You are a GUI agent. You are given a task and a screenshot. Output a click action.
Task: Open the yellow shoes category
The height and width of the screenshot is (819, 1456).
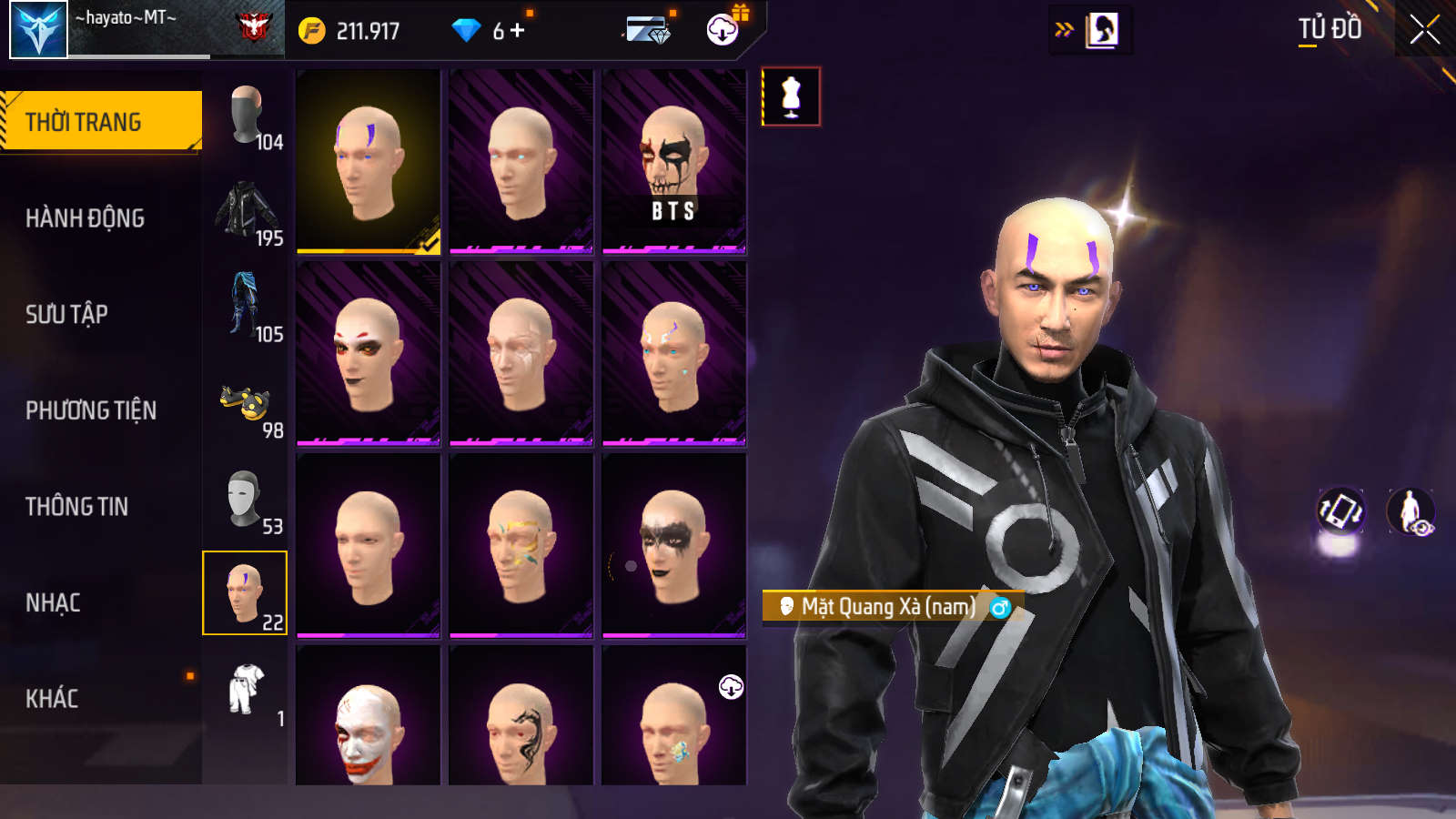(x=246, y=403)
